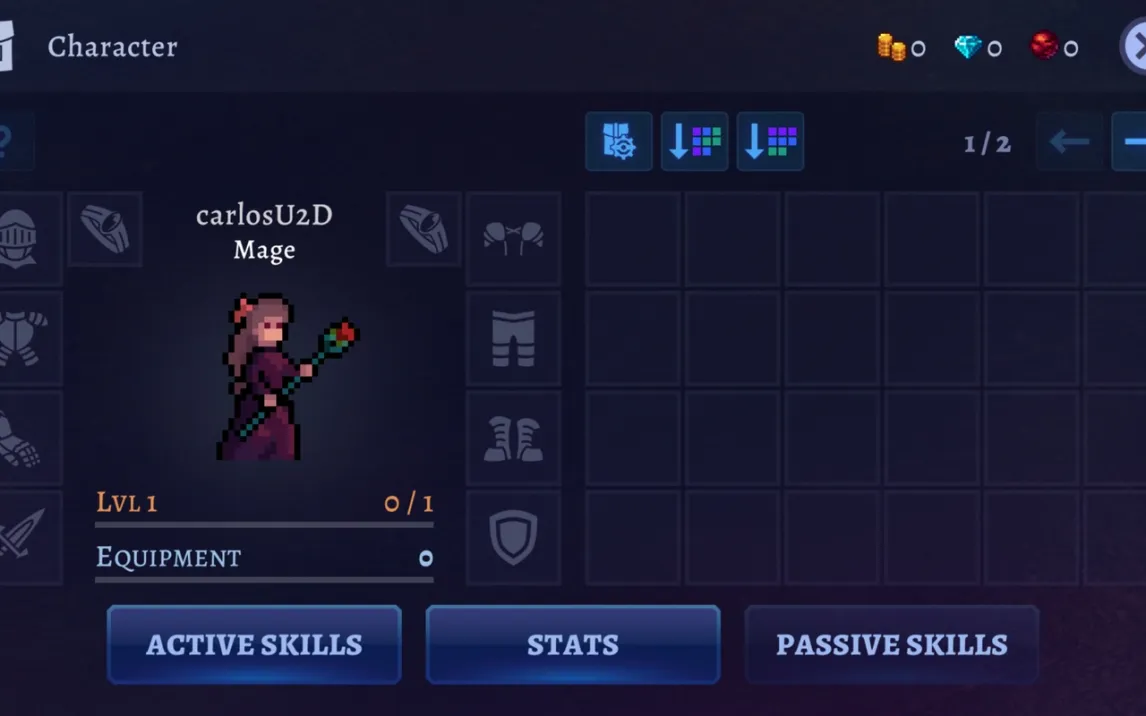Open the Stats panel
The width and height of the screenshot is (1146, 716).
point(573,645)
